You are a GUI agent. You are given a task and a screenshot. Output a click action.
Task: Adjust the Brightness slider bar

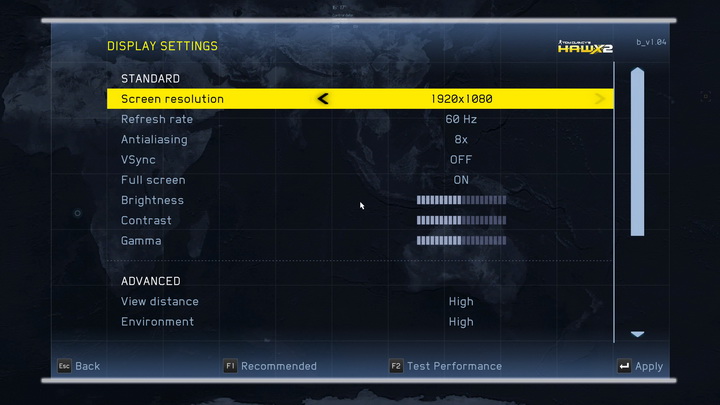pos(461,200)
